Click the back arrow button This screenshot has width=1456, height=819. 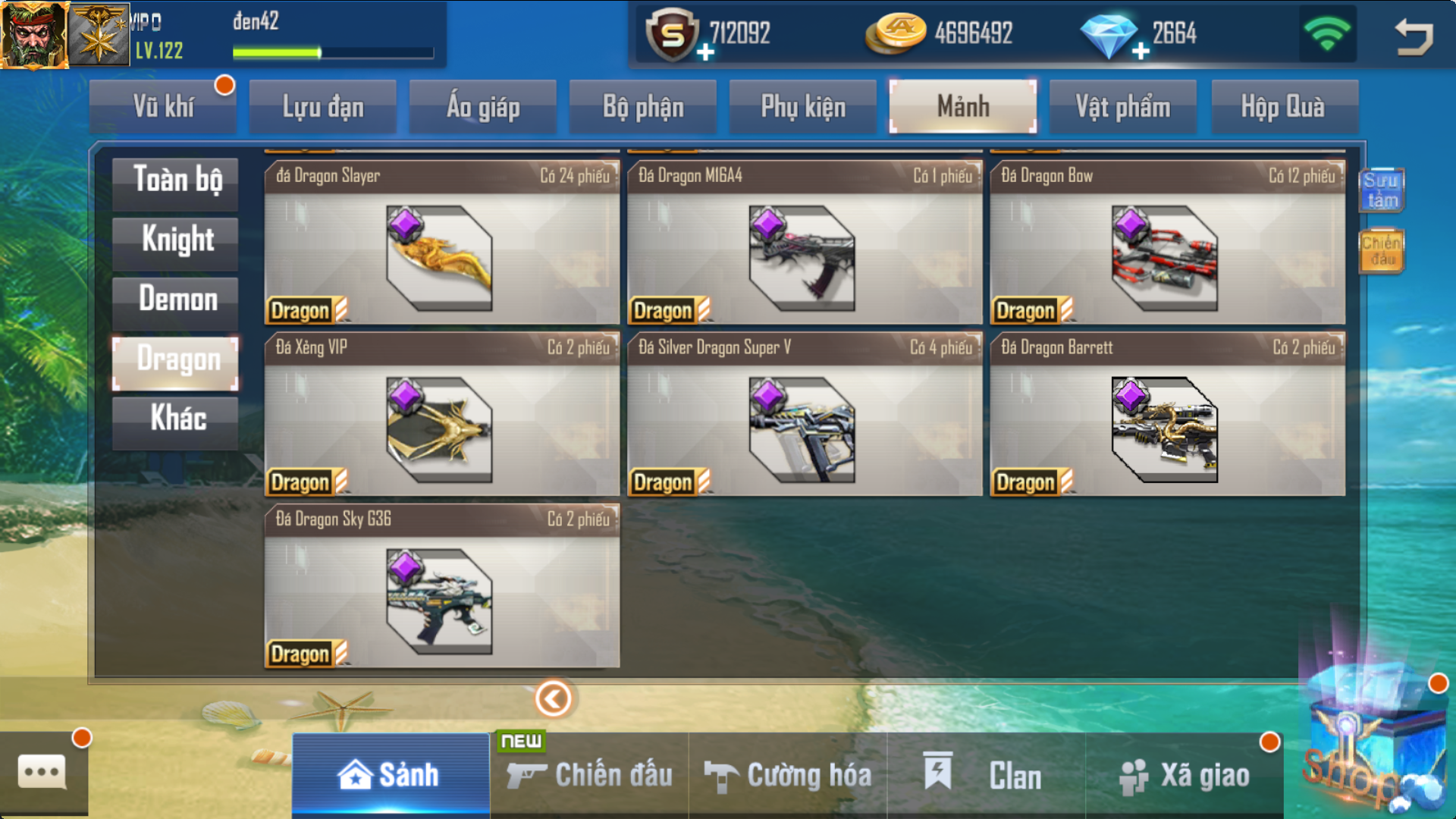pyautogui.click(x=1414, y=36)
